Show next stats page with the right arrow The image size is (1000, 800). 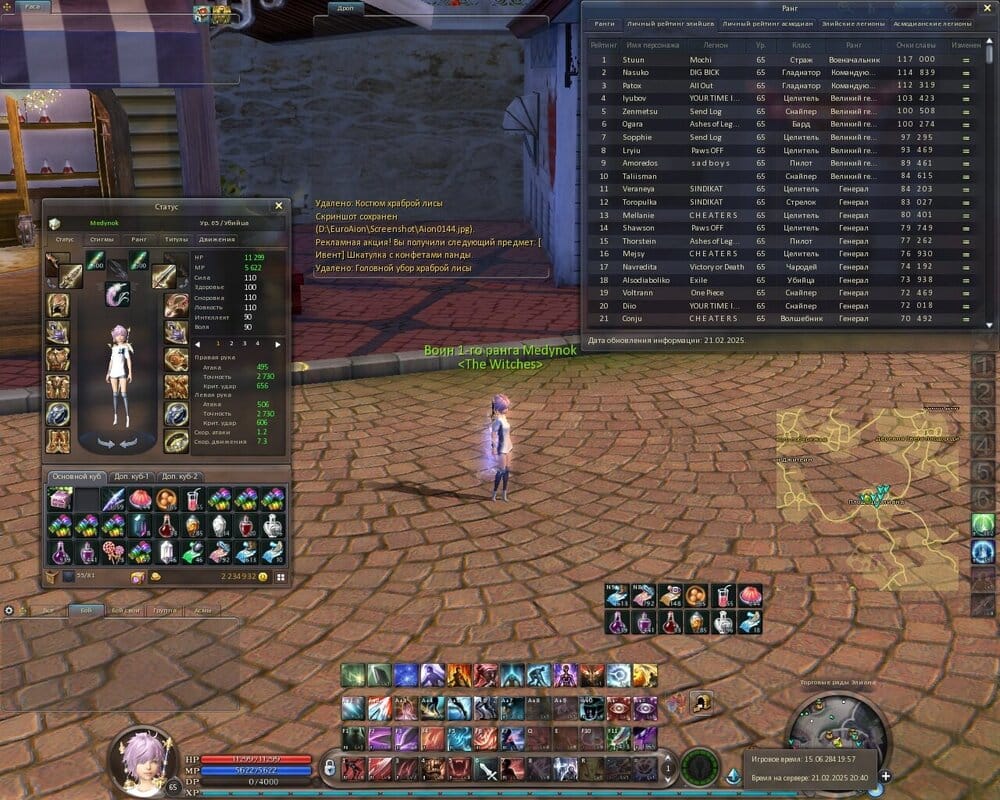click(x=277, y=343)
